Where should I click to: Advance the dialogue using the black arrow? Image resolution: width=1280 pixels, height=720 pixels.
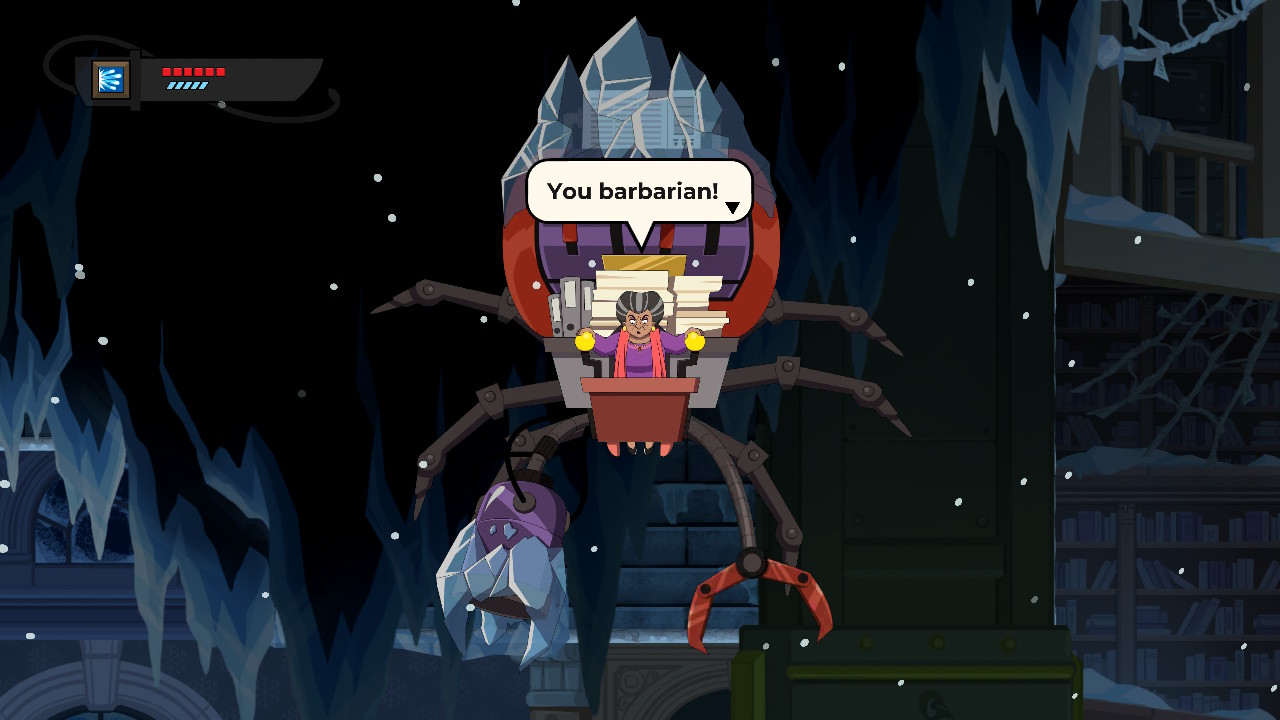[x=732, y=208]
